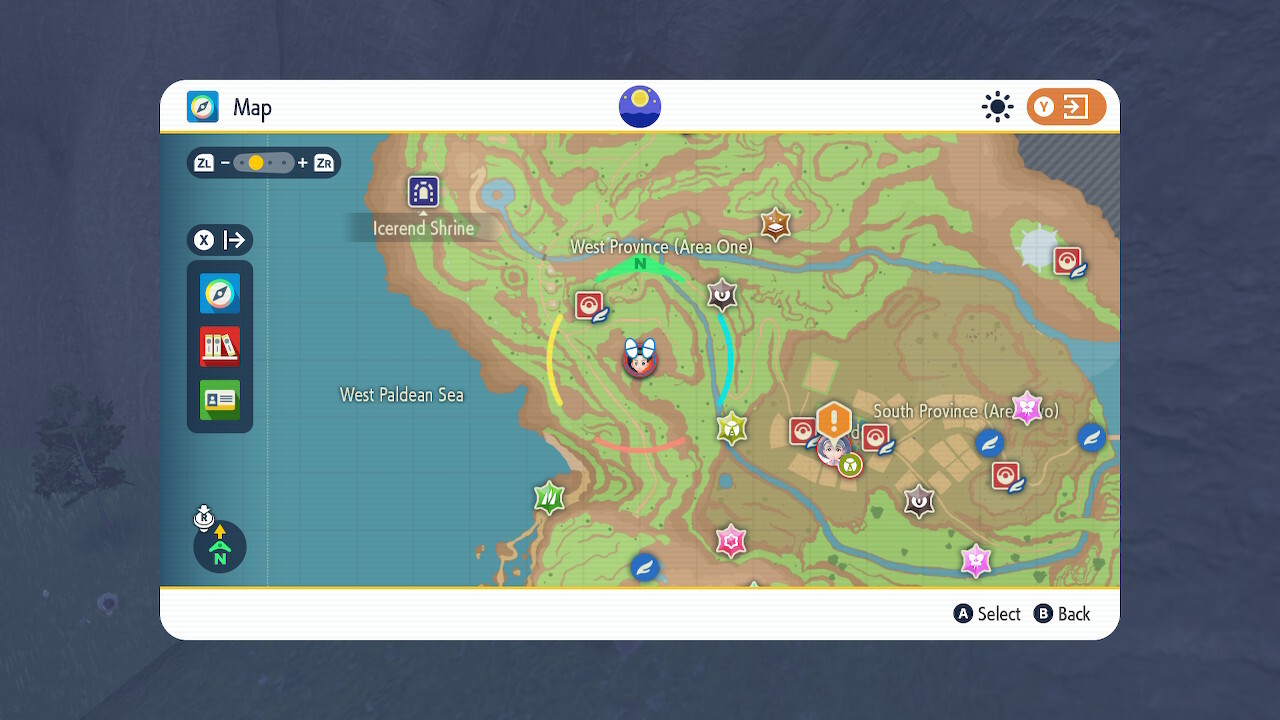Click the orange Y exit button

coord(1063,106)
